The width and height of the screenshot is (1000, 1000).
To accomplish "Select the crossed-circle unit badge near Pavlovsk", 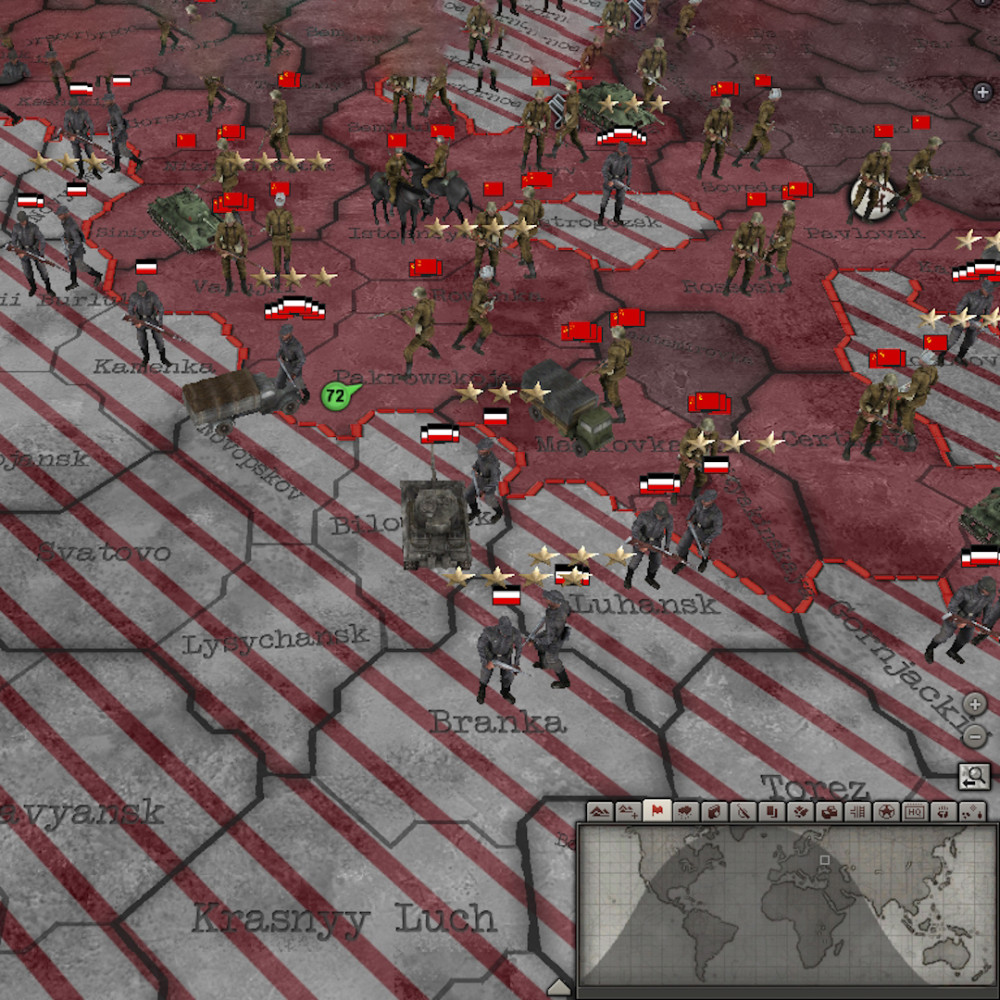I will (x=864, y=197).
